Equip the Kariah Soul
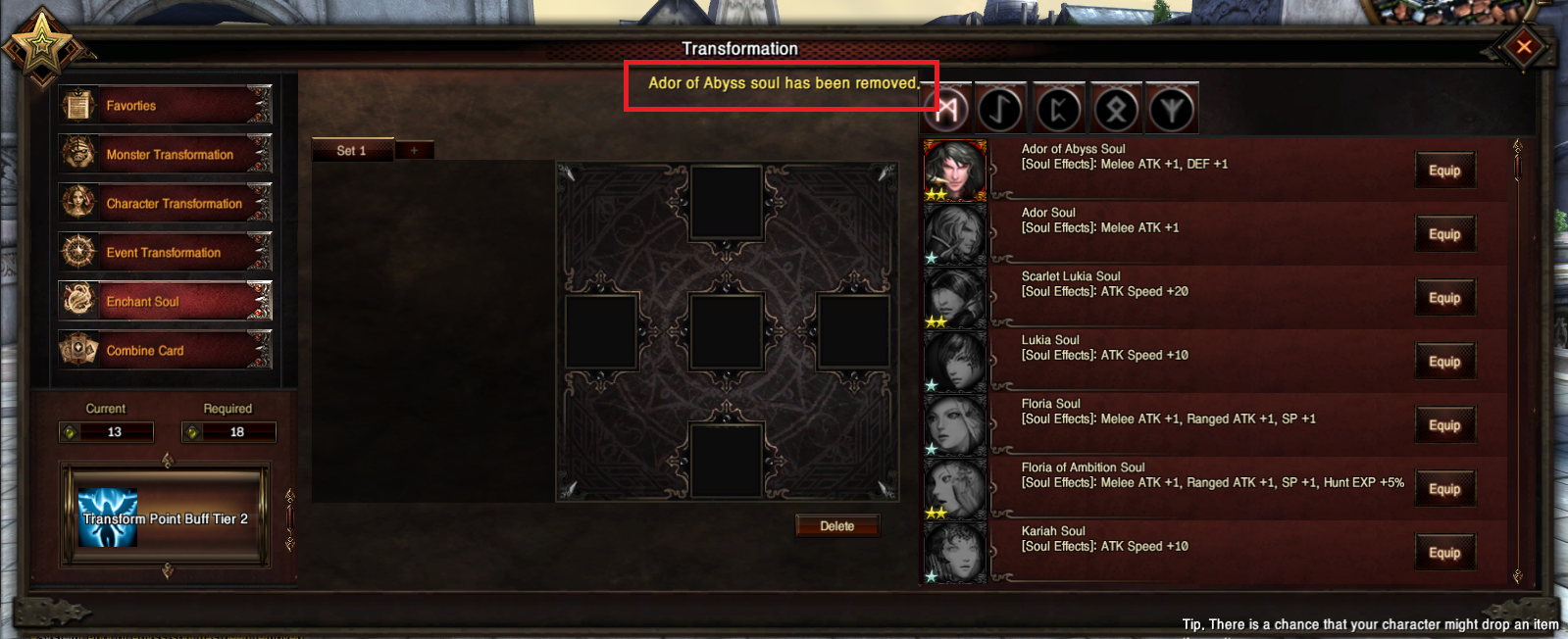 click(1444, 553)
